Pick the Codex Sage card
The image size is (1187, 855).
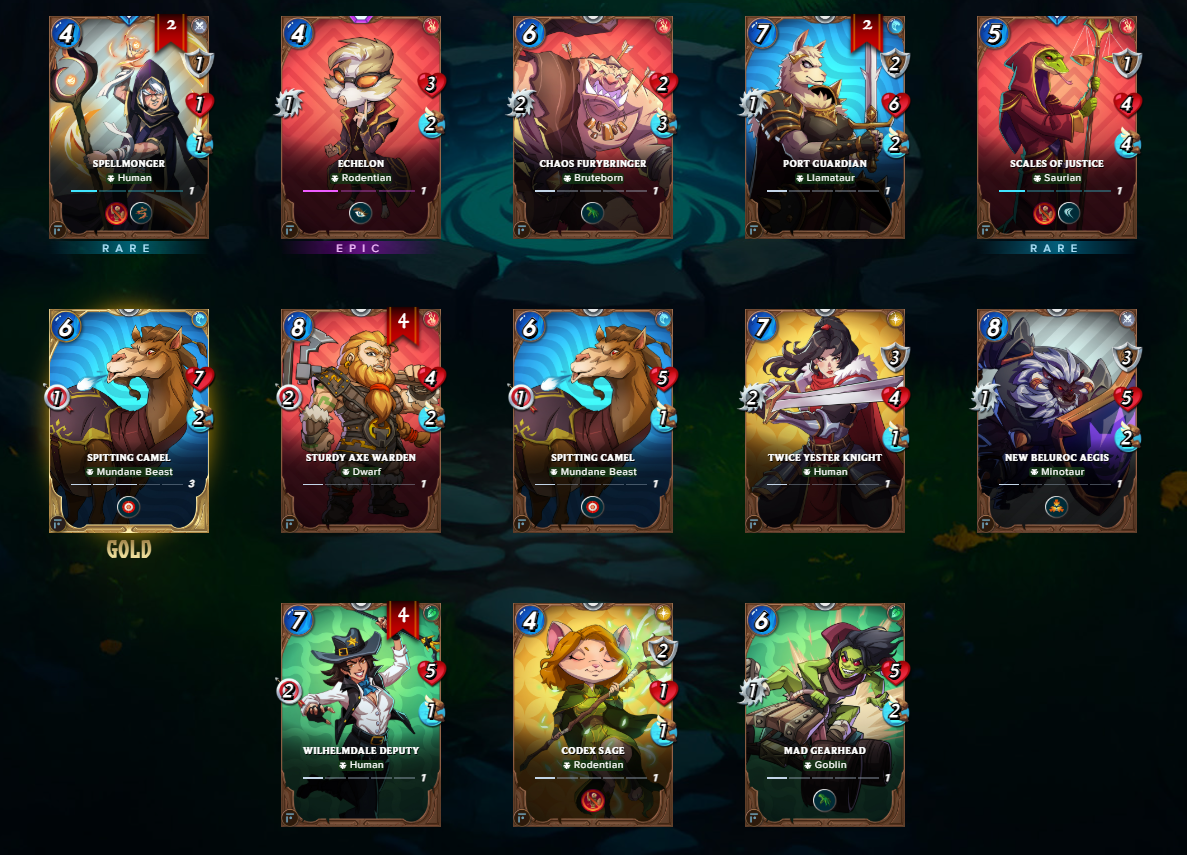pyautogui.click(x=593, y=714)
